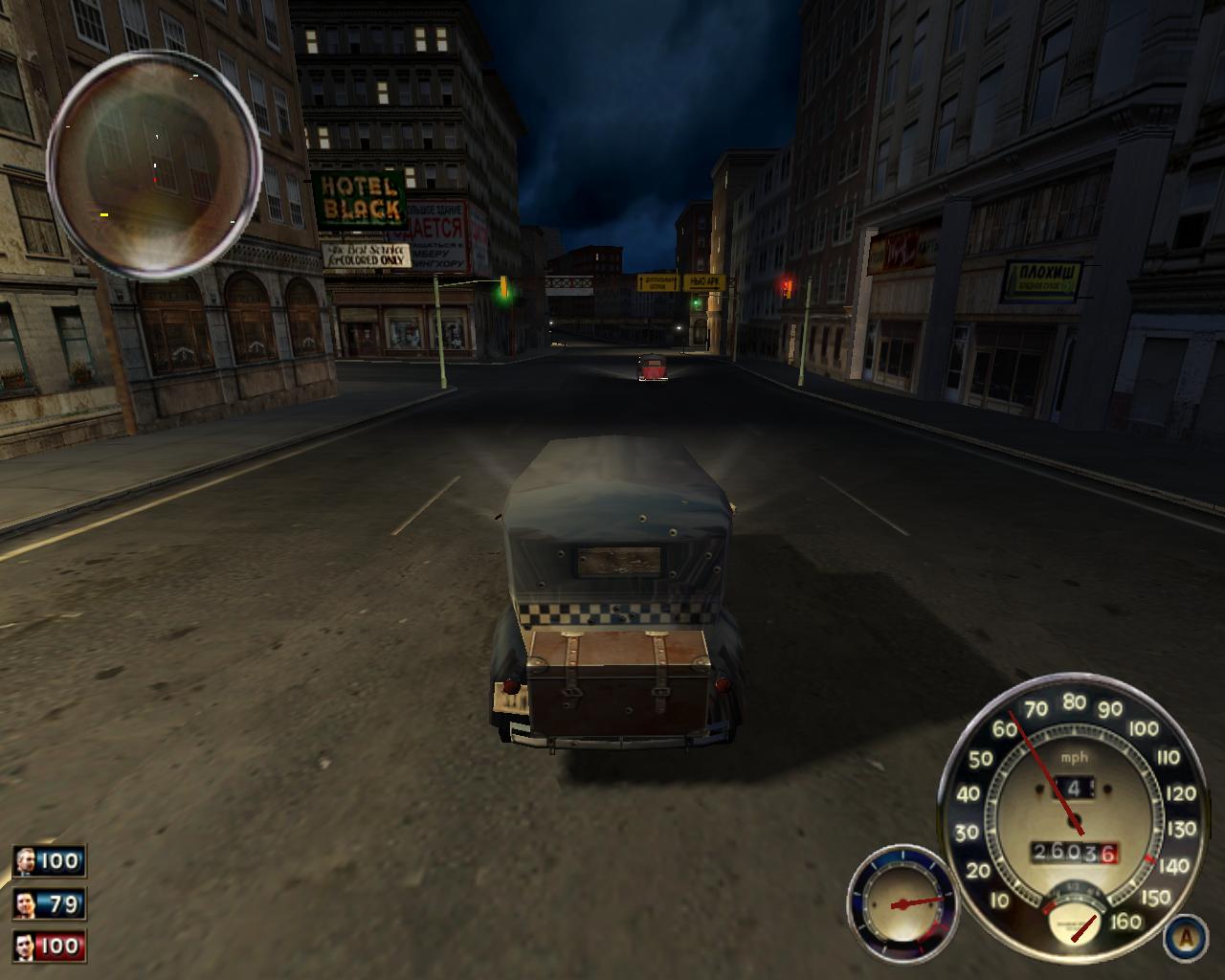Select the red-highlighted portrait showing 100 health
Viewport: 1225px width, 980px height.
pyautogui.click(x=26, y=947)
